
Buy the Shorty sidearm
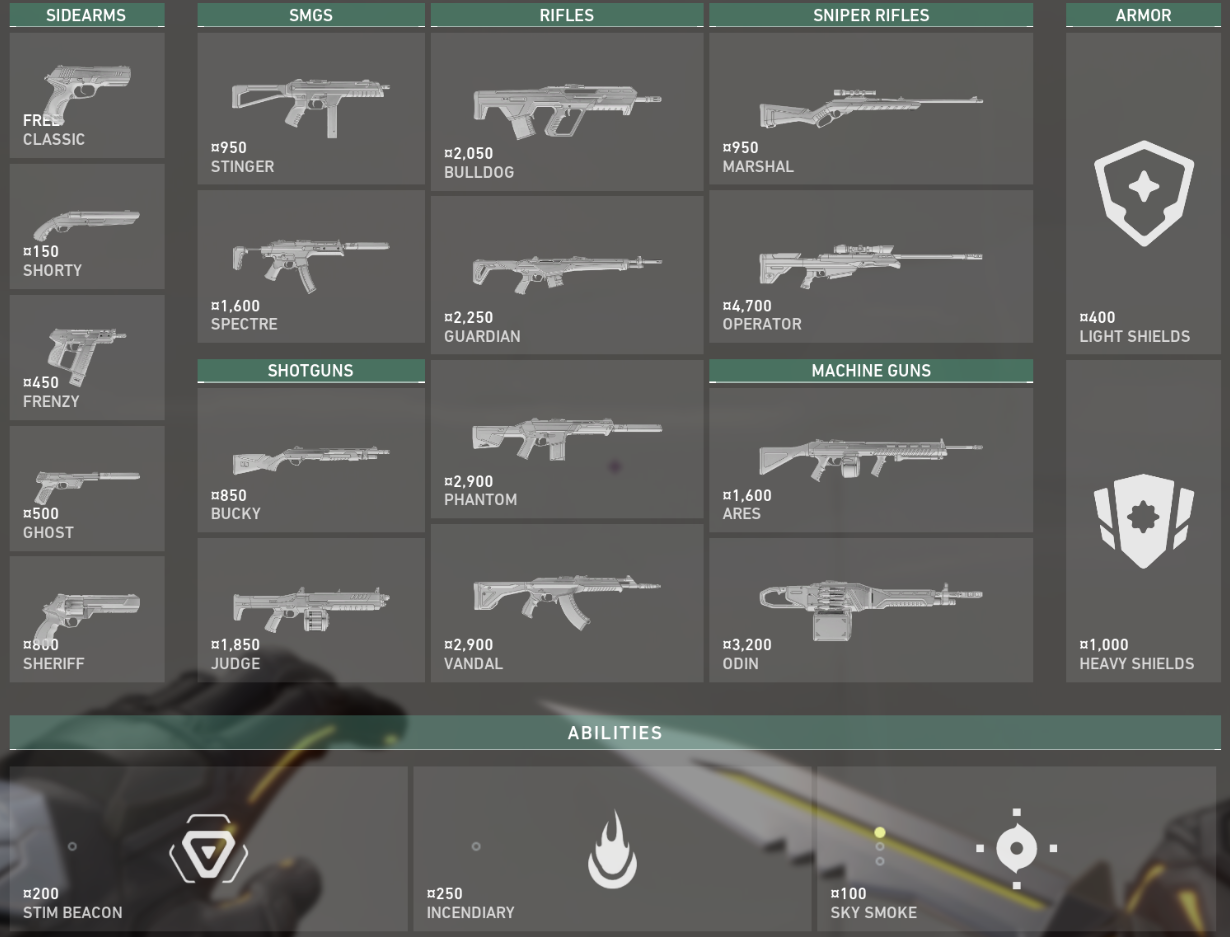(x=87, y=227)
